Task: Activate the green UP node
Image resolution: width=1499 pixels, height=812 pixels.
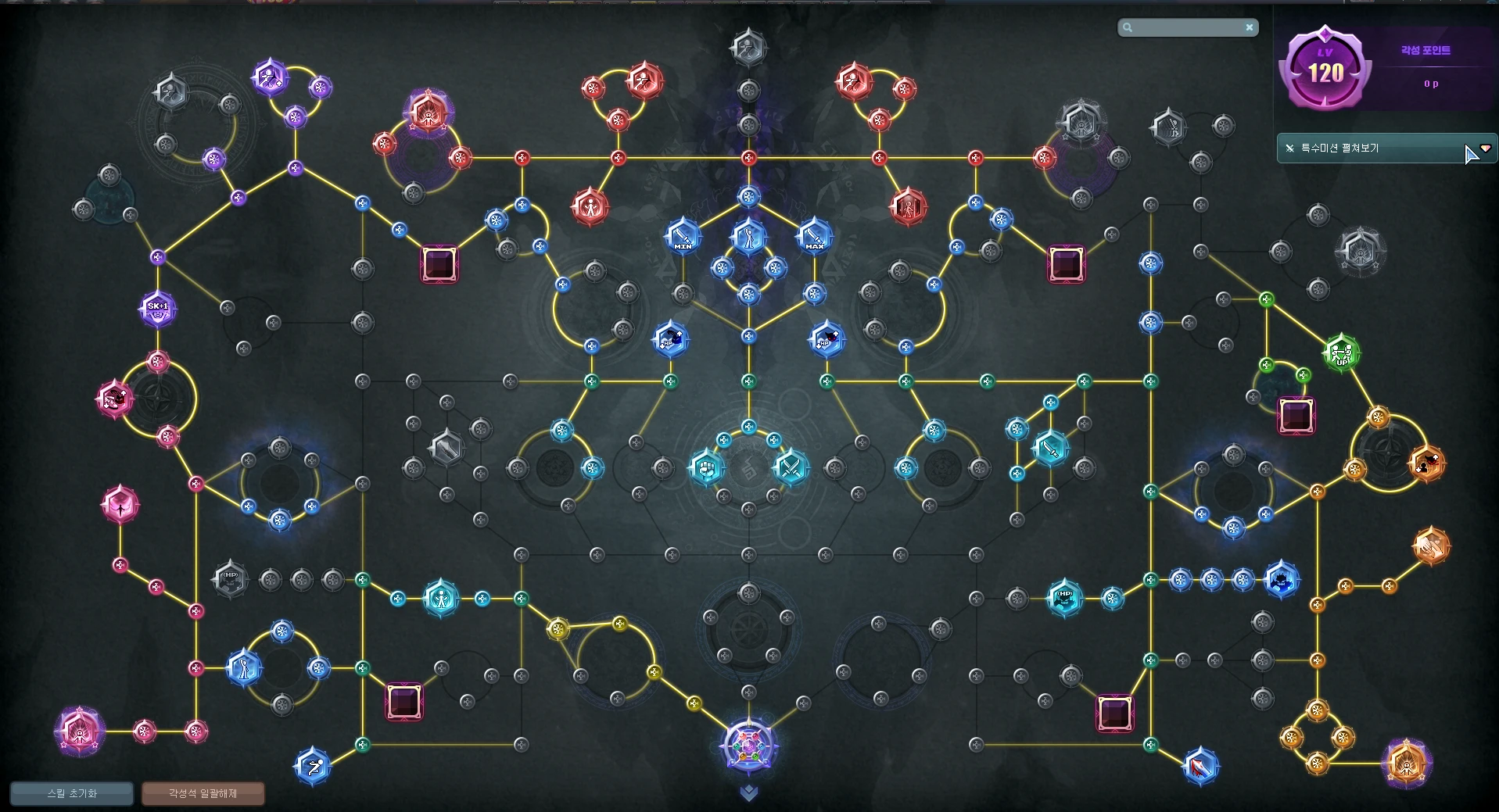Action: tap(1341, 353)
